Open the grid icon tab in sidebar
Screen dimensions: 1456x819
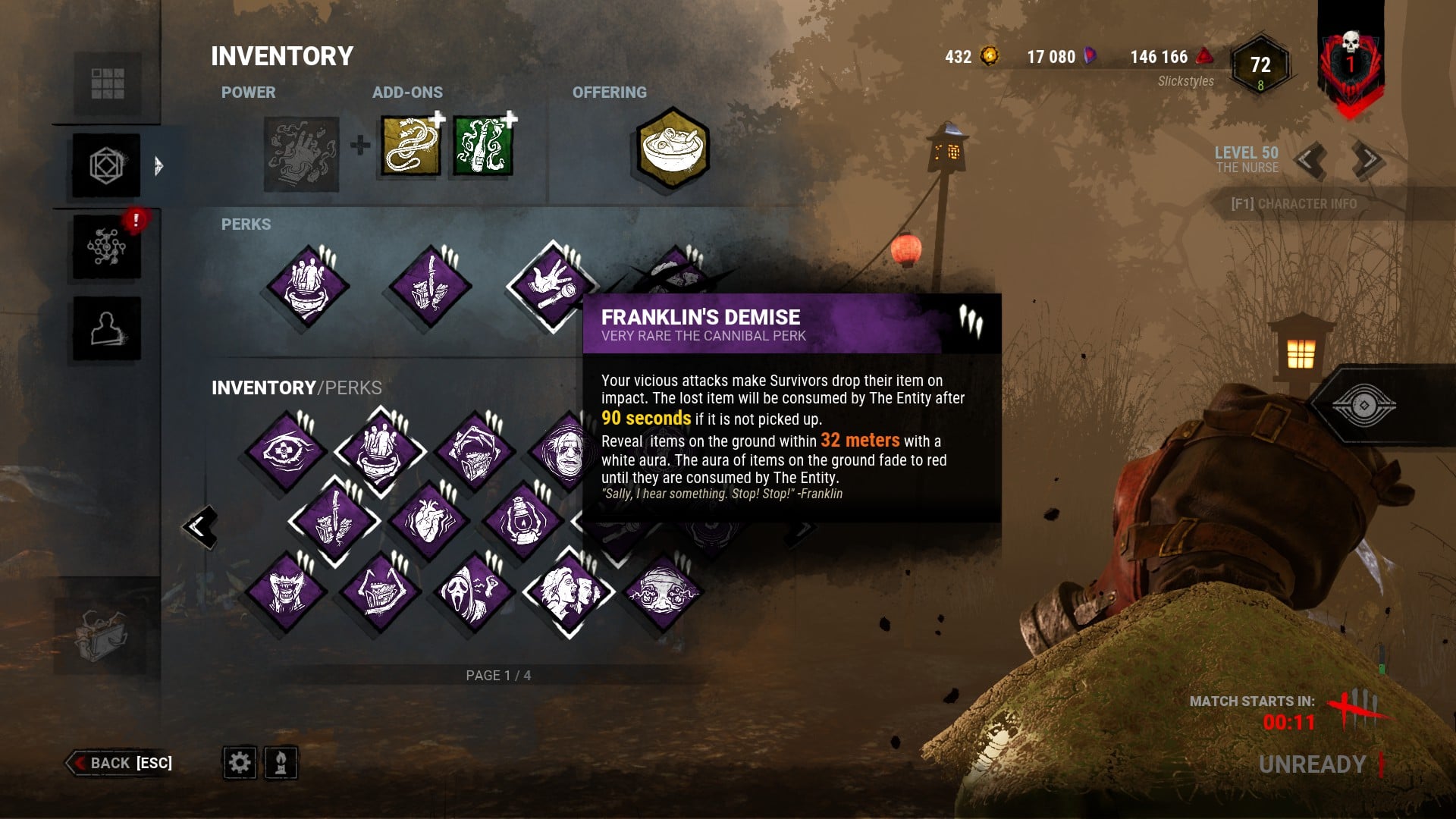[x=107, y=83]
